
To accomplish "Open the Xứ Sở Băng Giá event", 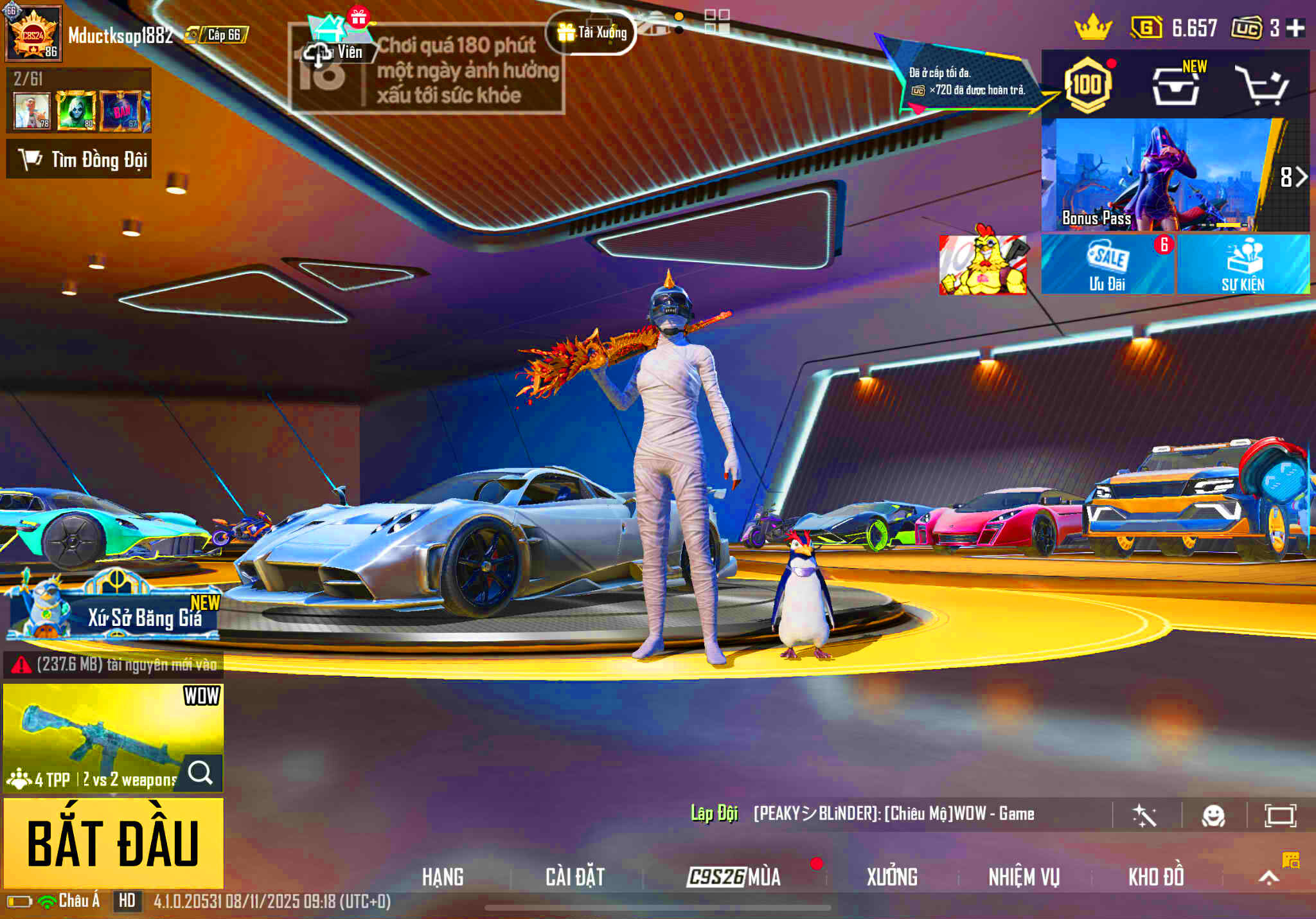I will click(114, 609).
